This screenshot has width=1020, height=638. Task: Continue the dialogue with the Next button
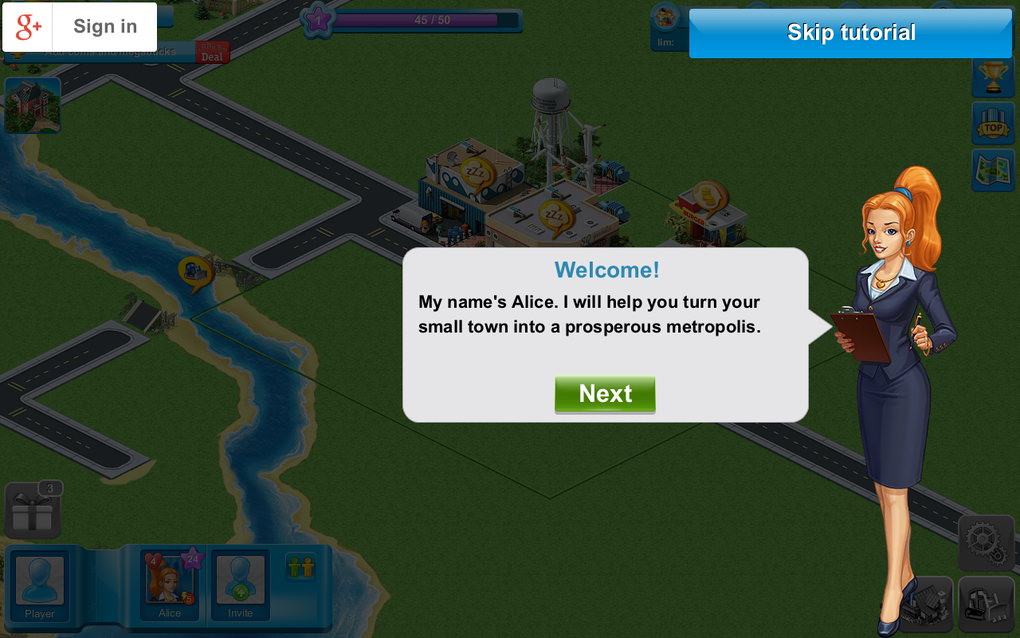605,394
